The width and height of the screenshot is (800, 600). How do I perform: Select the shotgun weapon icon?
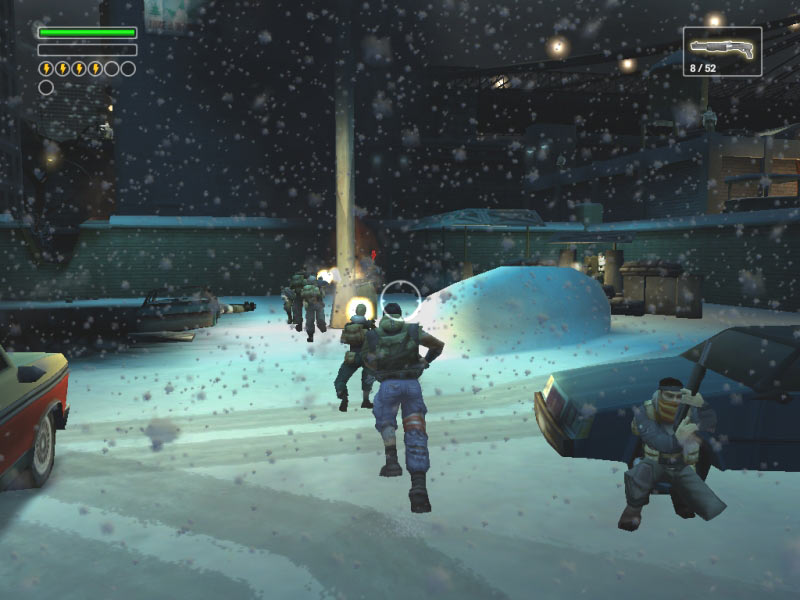[721, 47]
